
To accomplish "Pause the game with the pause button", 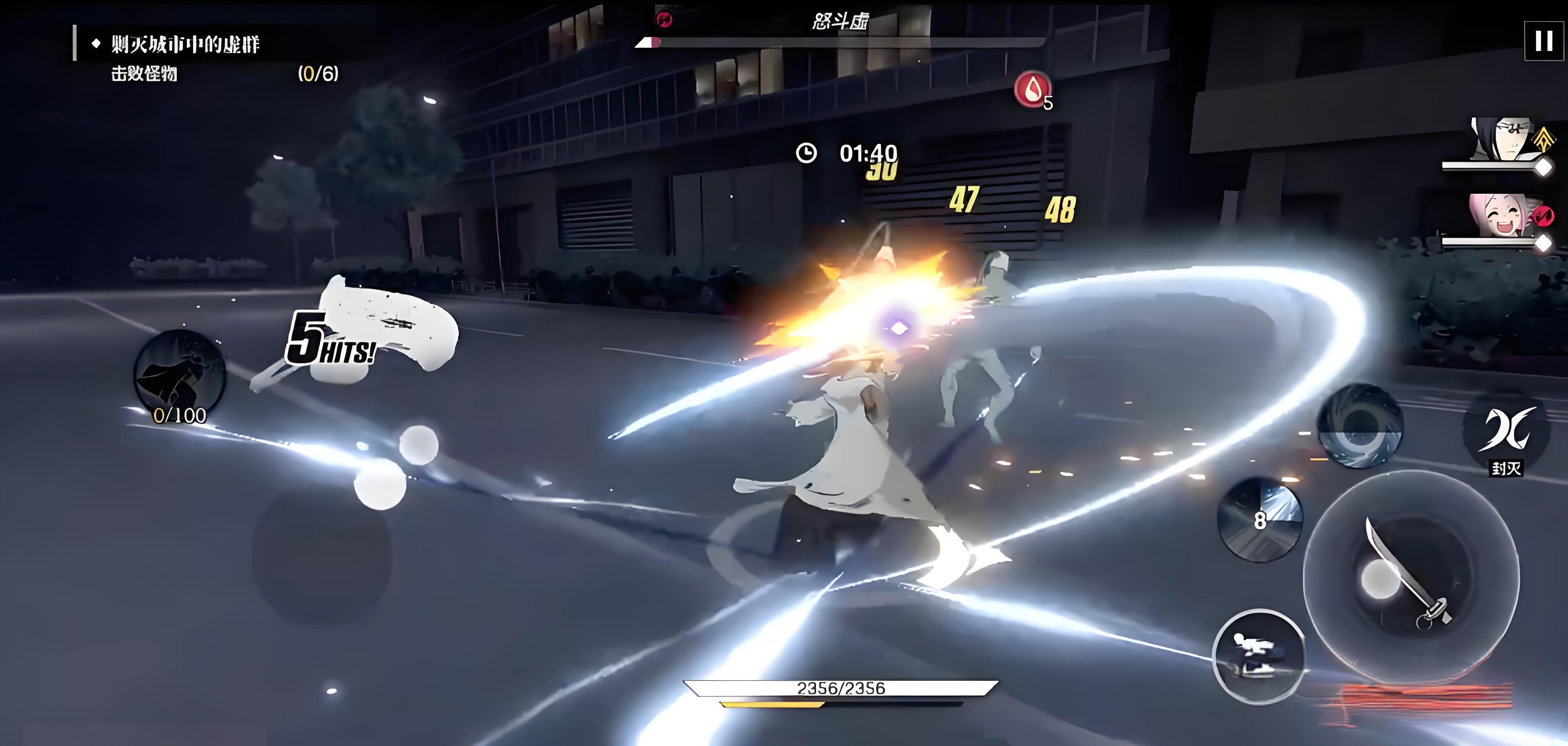I will (1543, 41).
